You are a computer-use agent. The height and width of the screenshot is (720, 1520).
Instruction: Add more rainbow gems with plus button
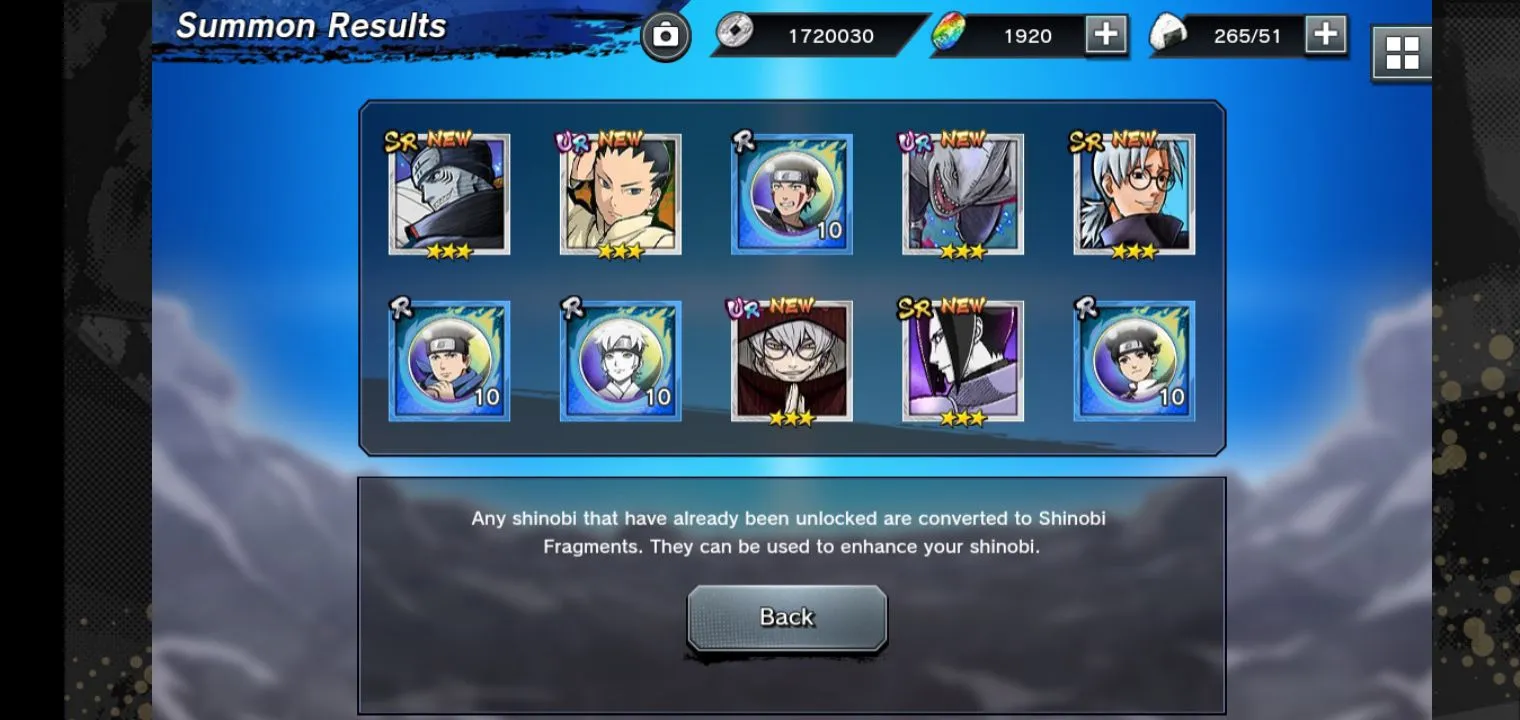(x=1105, y=35)
